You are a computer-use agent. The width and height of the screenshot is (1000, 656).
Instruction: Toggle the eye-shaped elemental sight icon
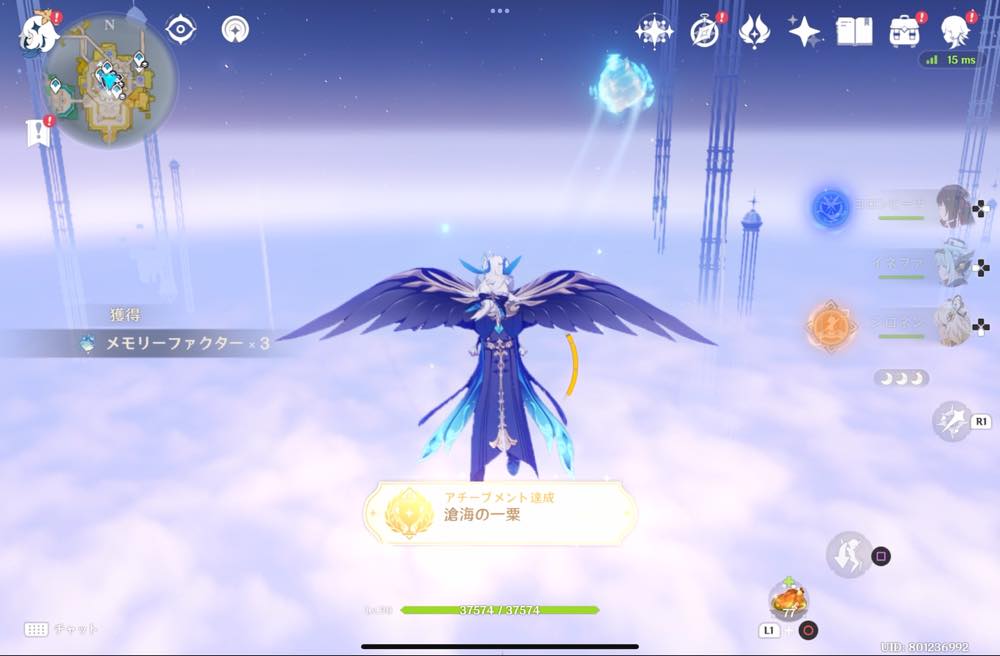click(180, 30)
